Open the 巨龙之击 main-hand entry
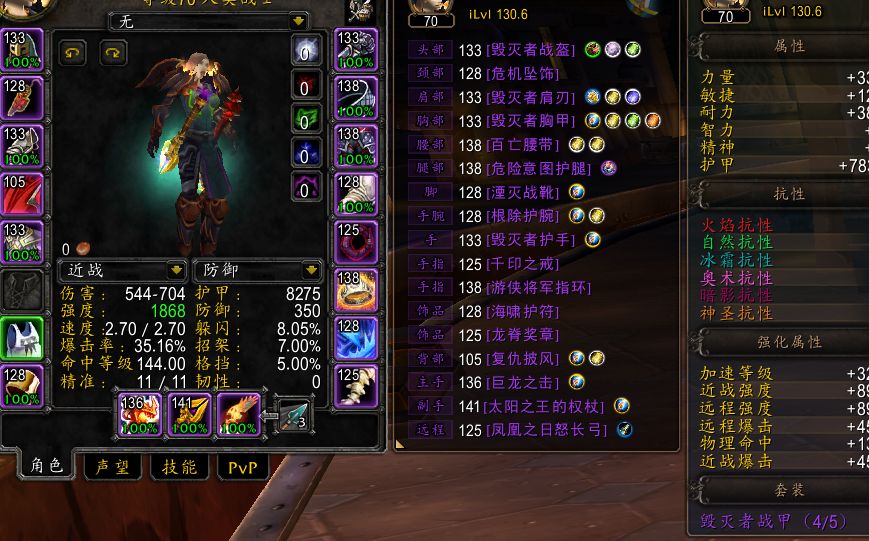Viewport: 869px width, 541px height. tap(524, 382)
